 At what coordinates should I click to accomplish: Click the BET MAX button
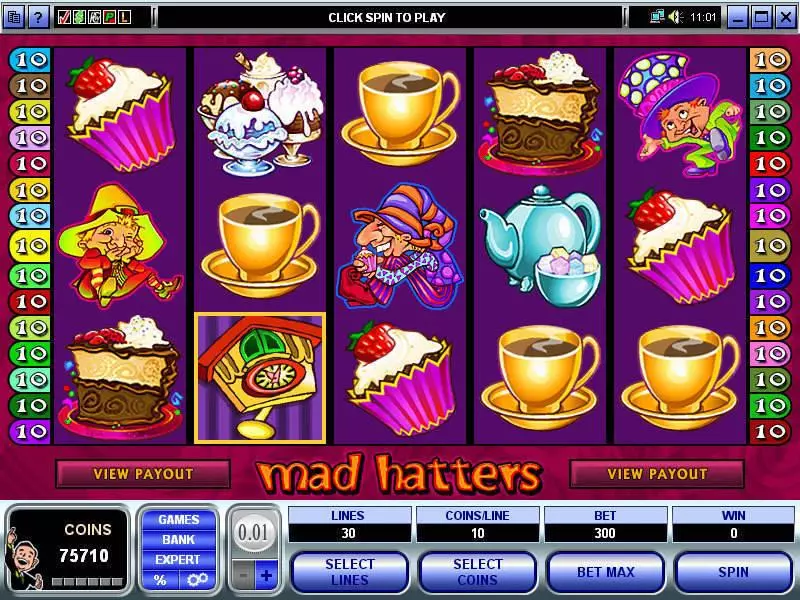tap(606, 572)
